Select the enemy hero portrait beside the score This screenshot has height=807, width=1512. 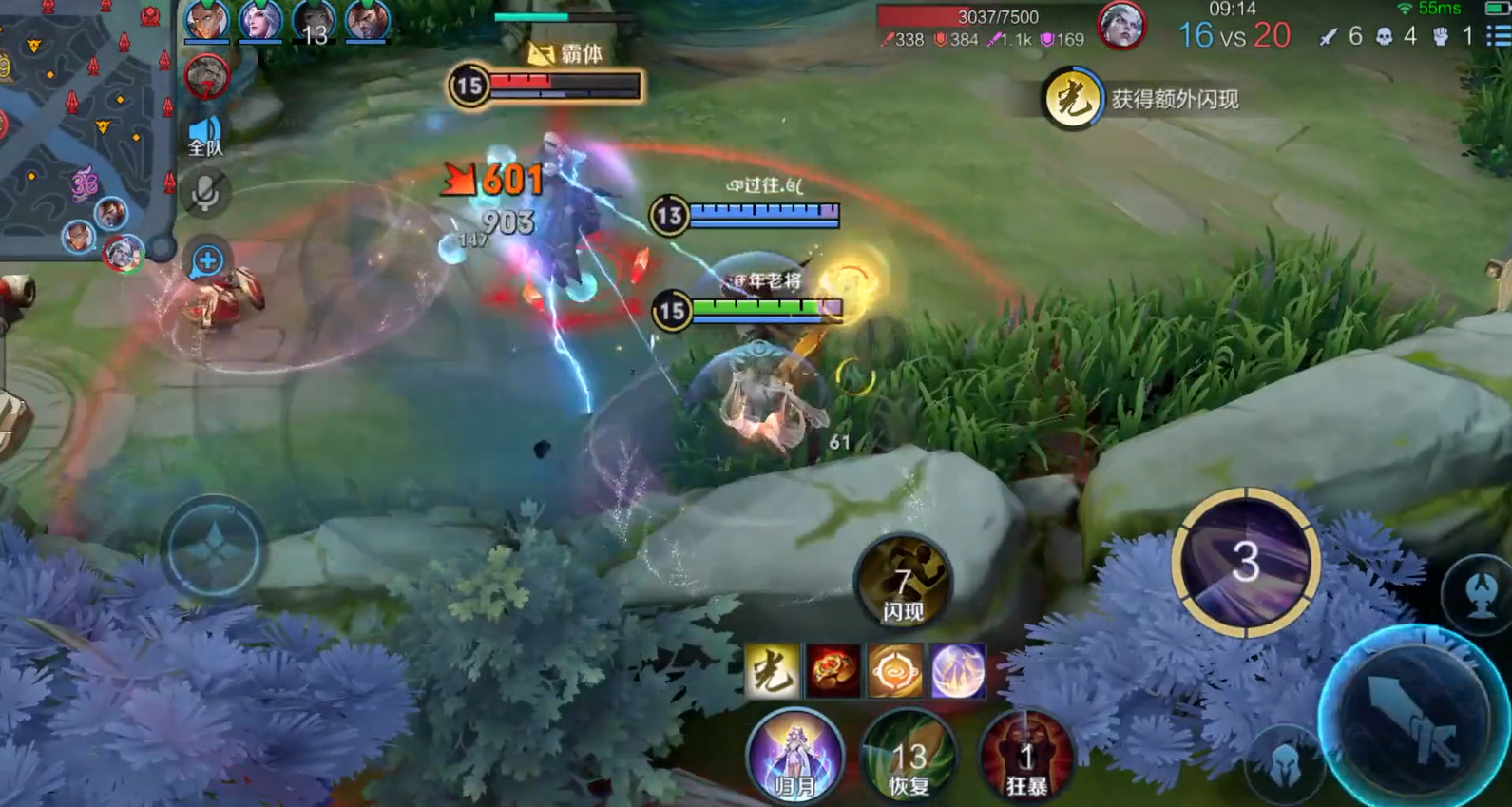pos(1121,26)
